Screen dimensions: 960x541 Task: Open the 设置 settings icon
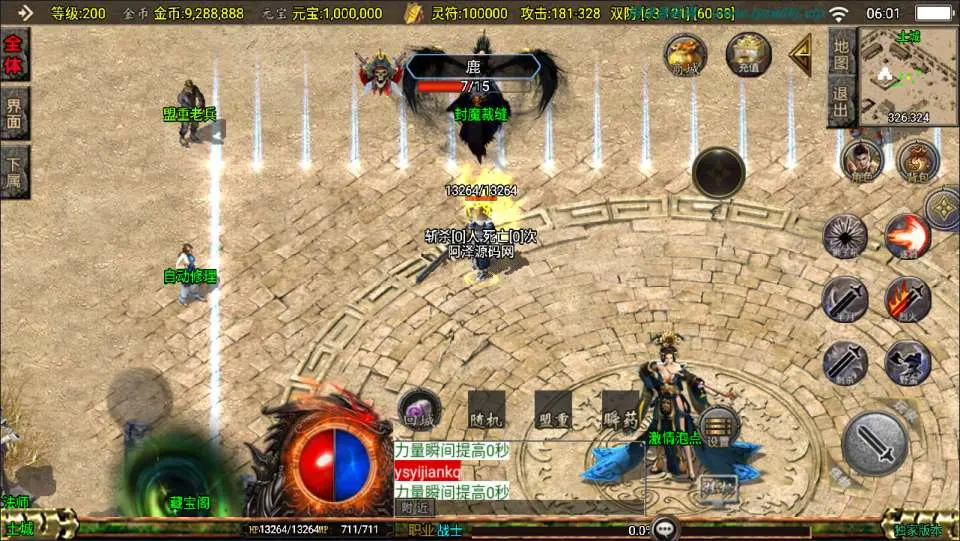(719, 426)
